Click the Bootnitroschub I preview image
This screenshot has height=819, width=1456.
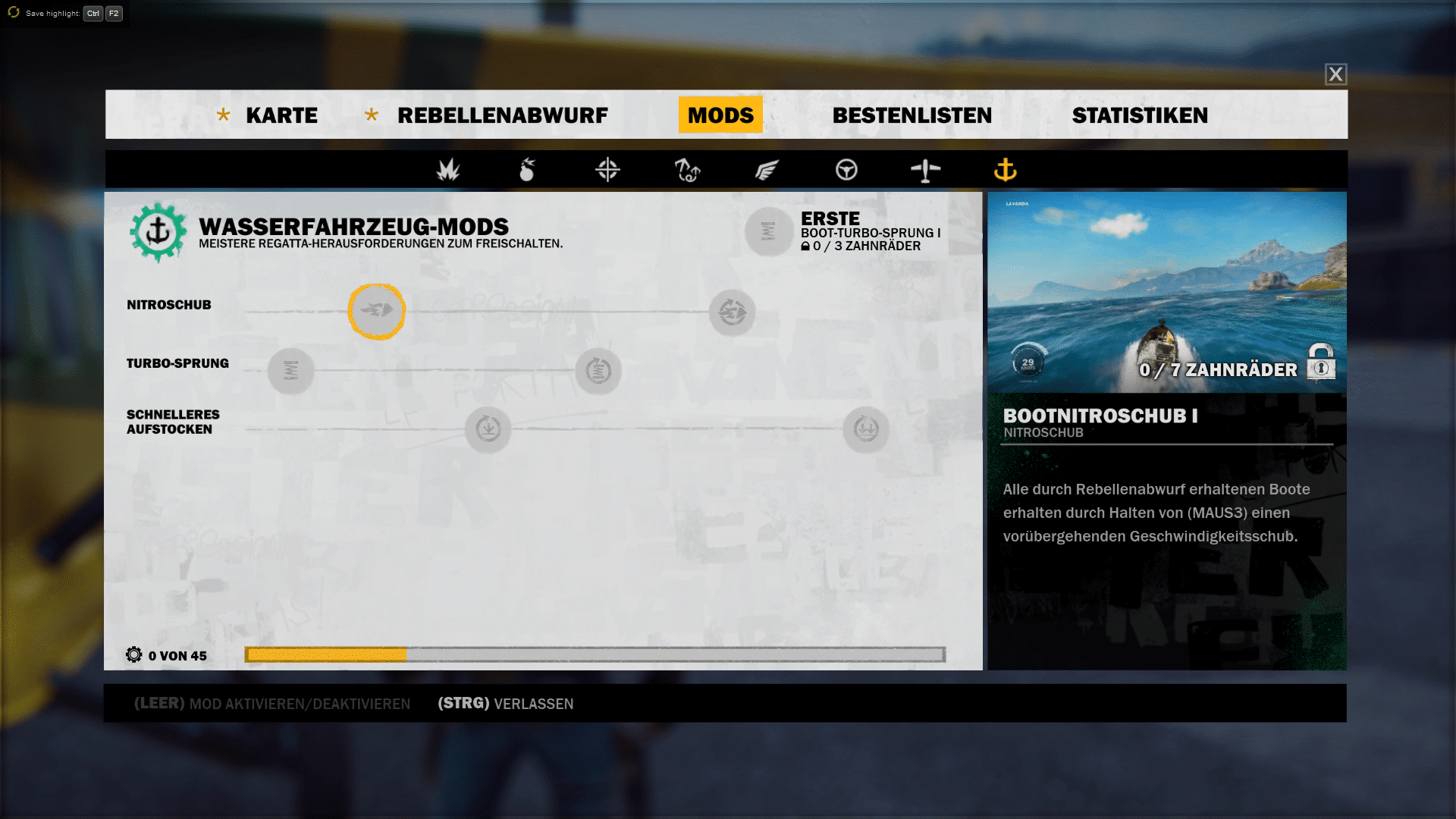1166,292
